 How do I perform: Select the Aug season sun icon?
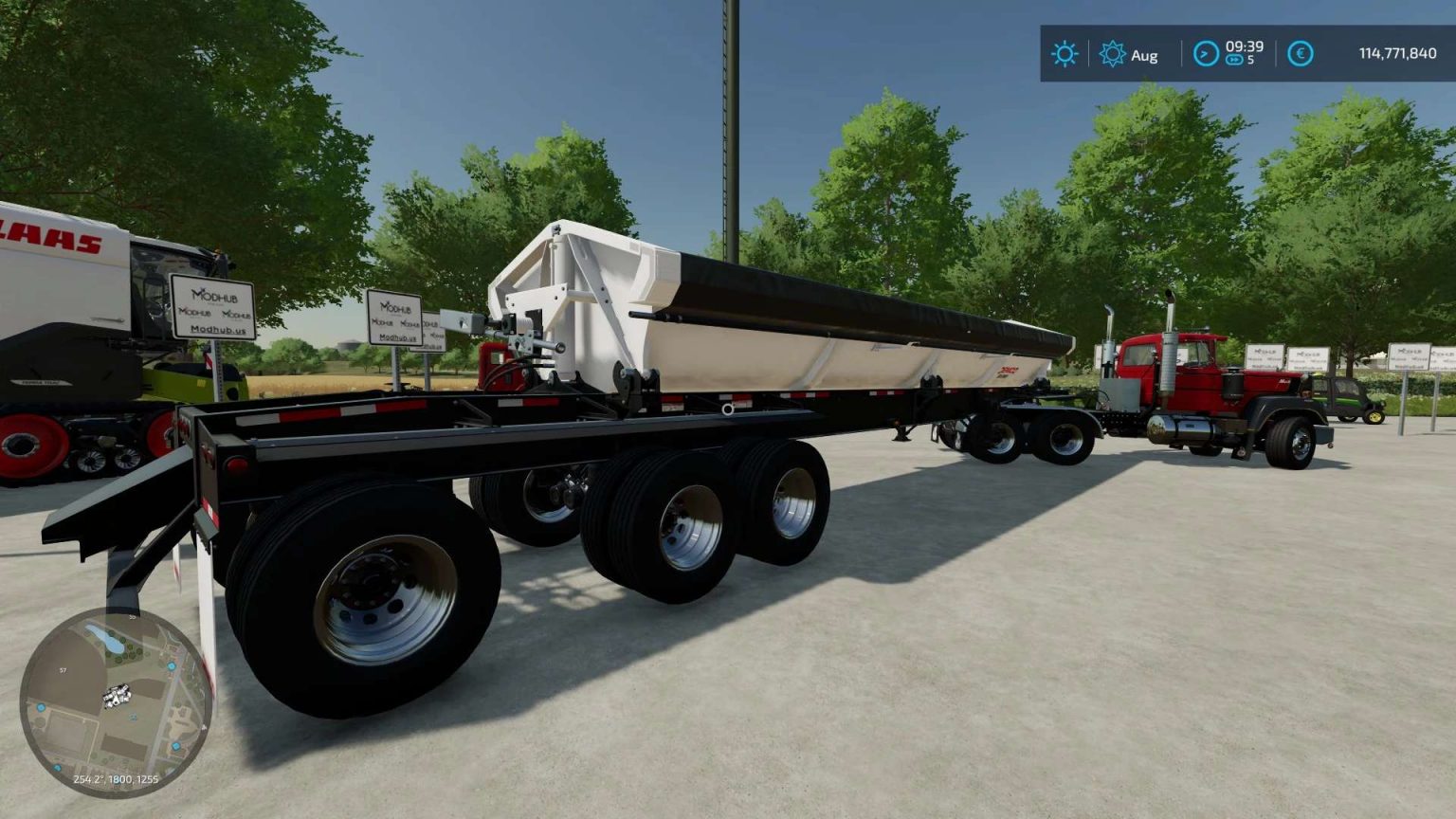[x=1111, y=55]
